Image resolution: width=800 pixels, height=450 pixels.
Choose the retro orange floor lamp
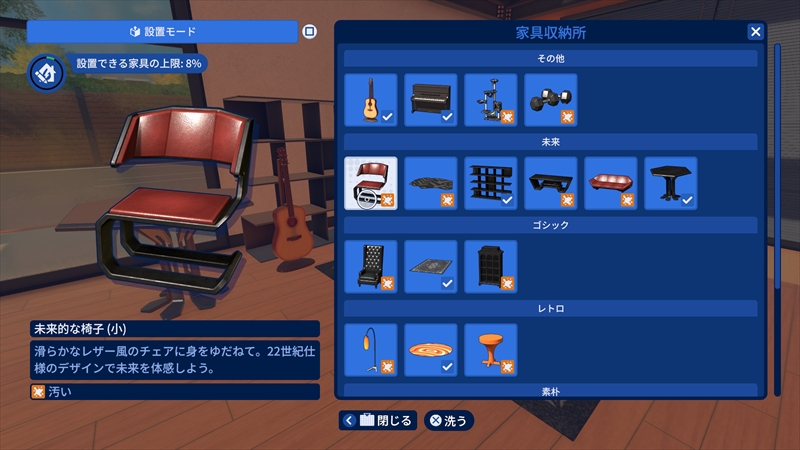click(x=371, y=350)
